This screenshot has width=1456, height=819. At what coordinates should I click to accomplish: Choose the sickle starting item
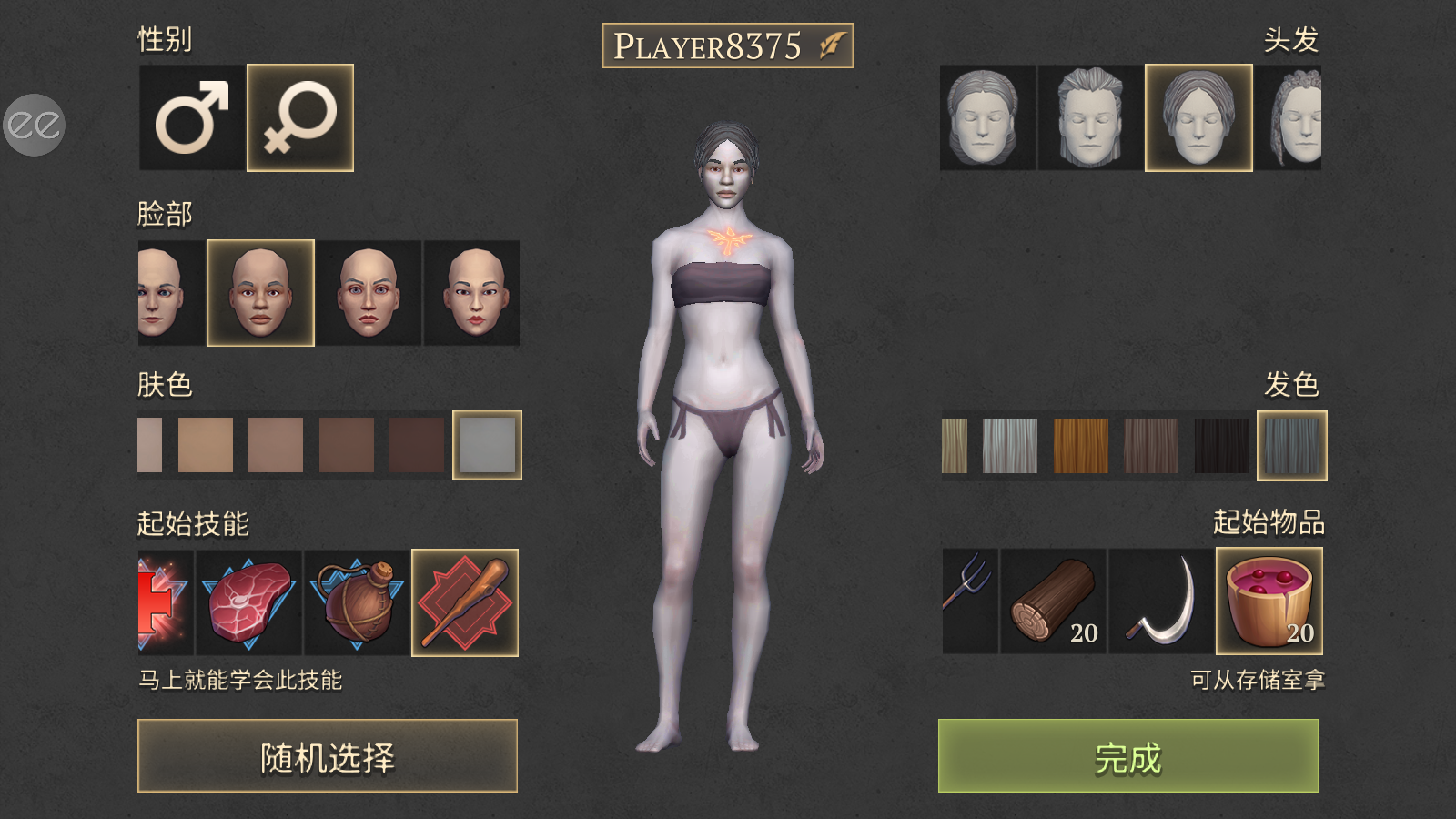[x=1161, y=601]
